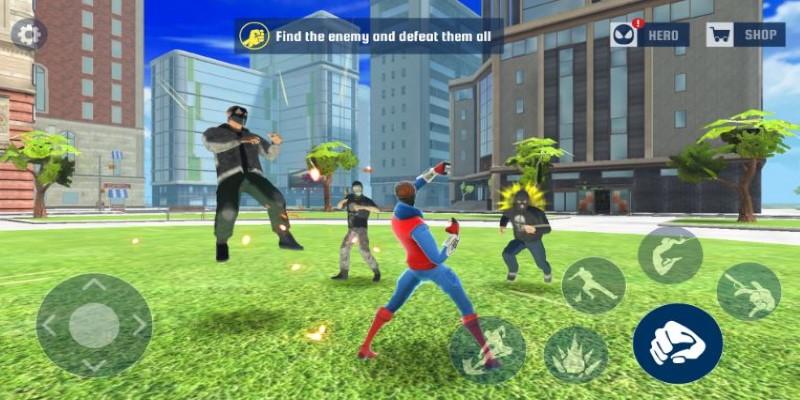Tap the blue fist punch button
The width and height of the screenshot is (800, 400).
point(677,343)
